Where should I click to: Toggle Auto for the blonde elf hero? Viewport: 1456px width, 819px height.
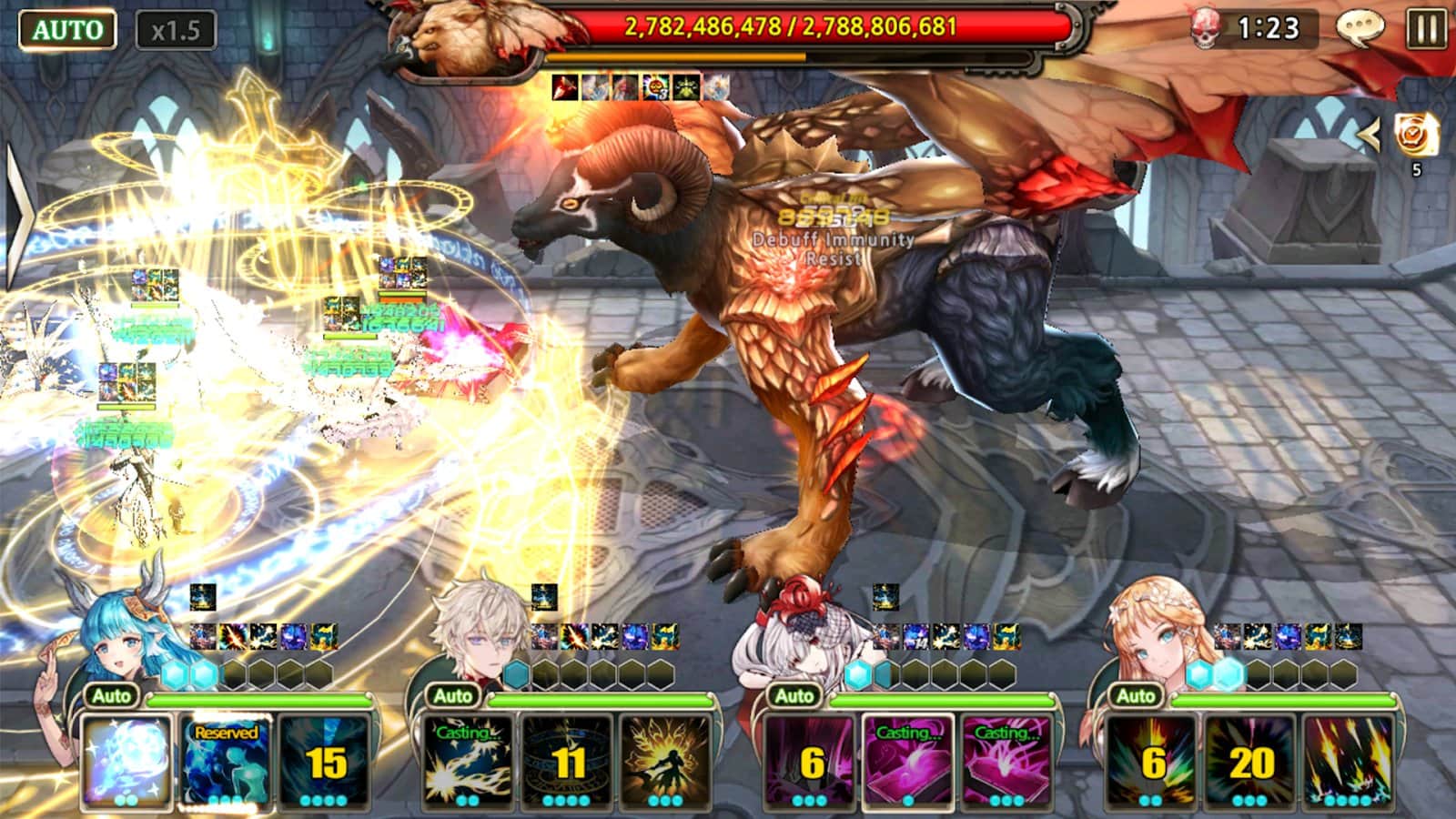(1135, 696)
